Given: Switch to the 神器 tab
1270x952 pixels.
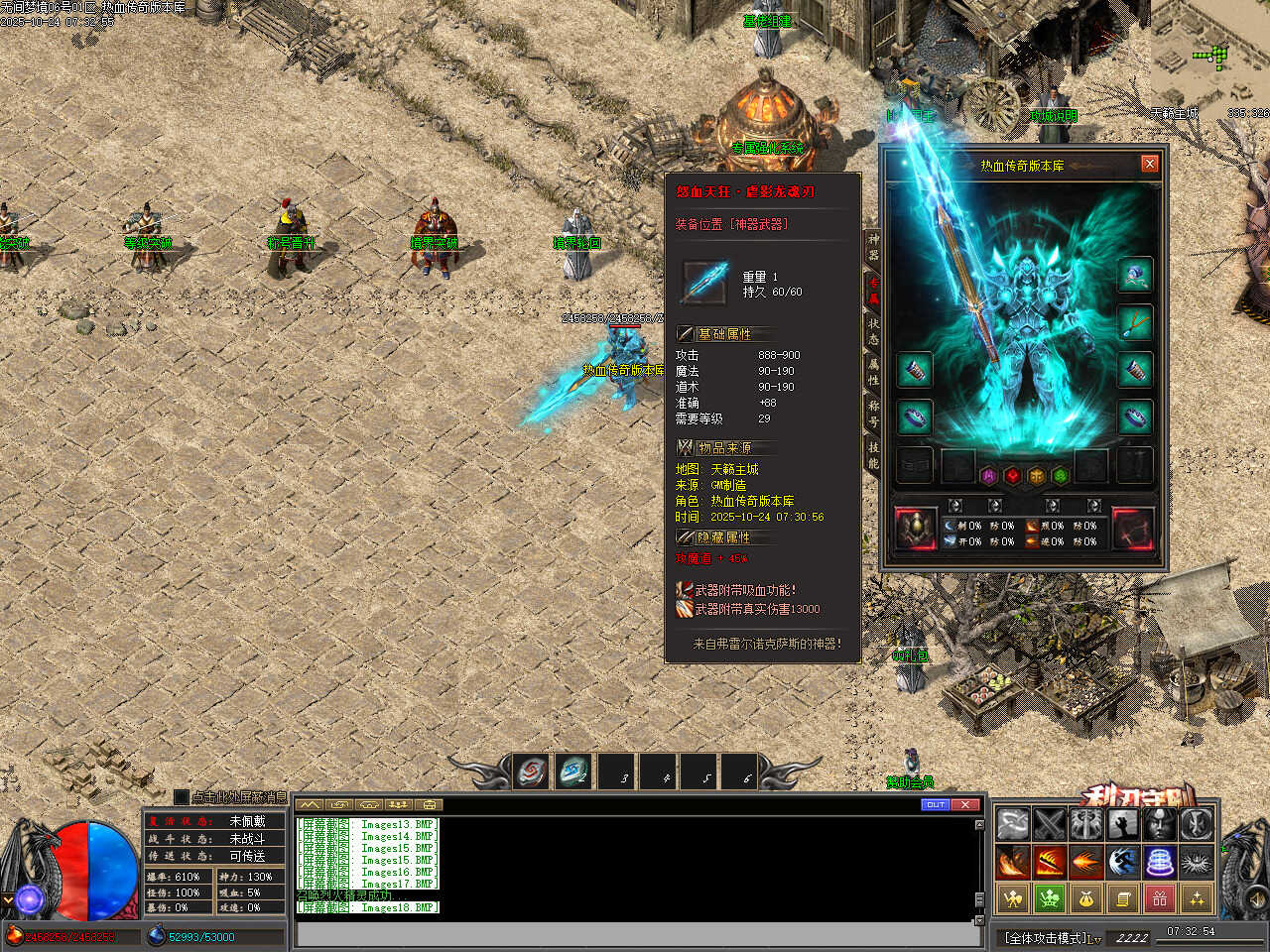Looking at the screenshot, I should (873, 247).
